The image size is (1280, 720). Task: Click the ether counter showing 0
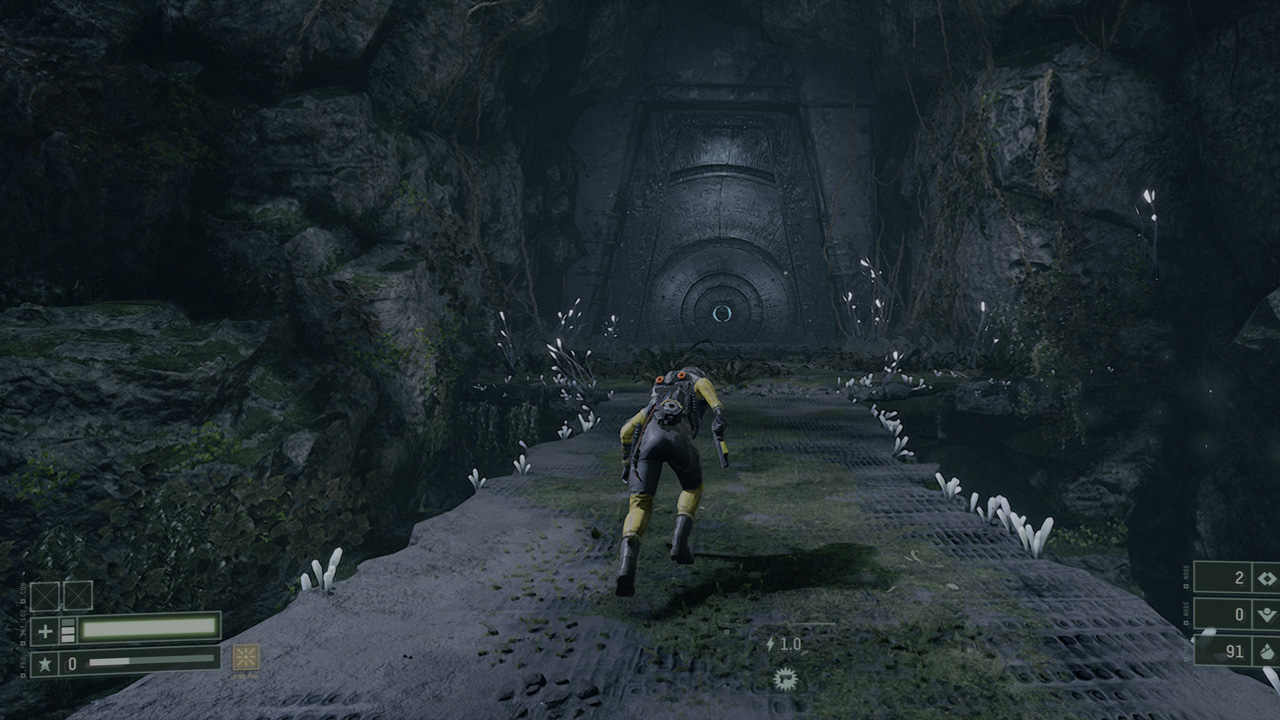point(1242,615)
